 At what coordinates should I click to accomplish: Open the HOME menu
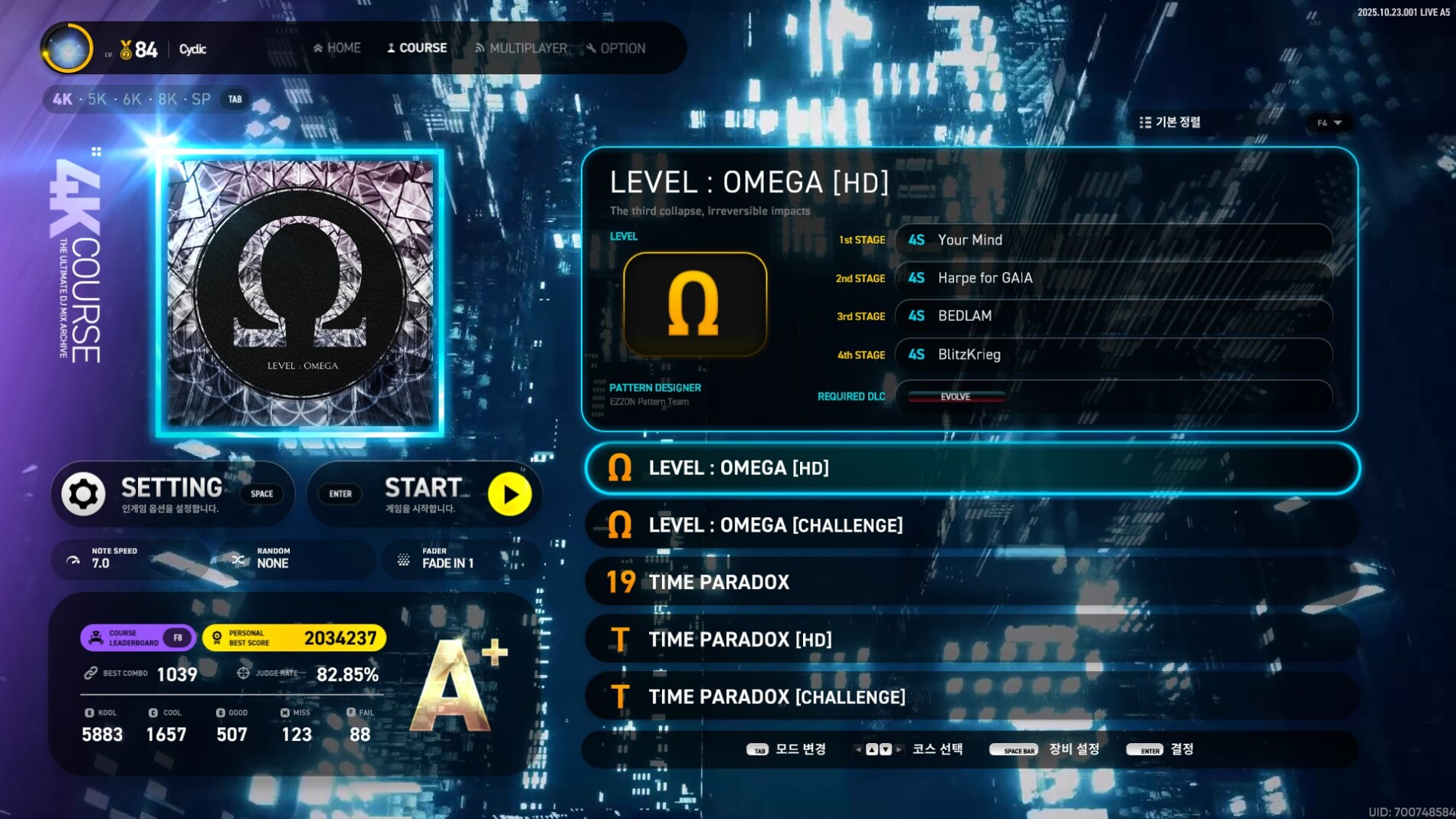coord(337,48)
